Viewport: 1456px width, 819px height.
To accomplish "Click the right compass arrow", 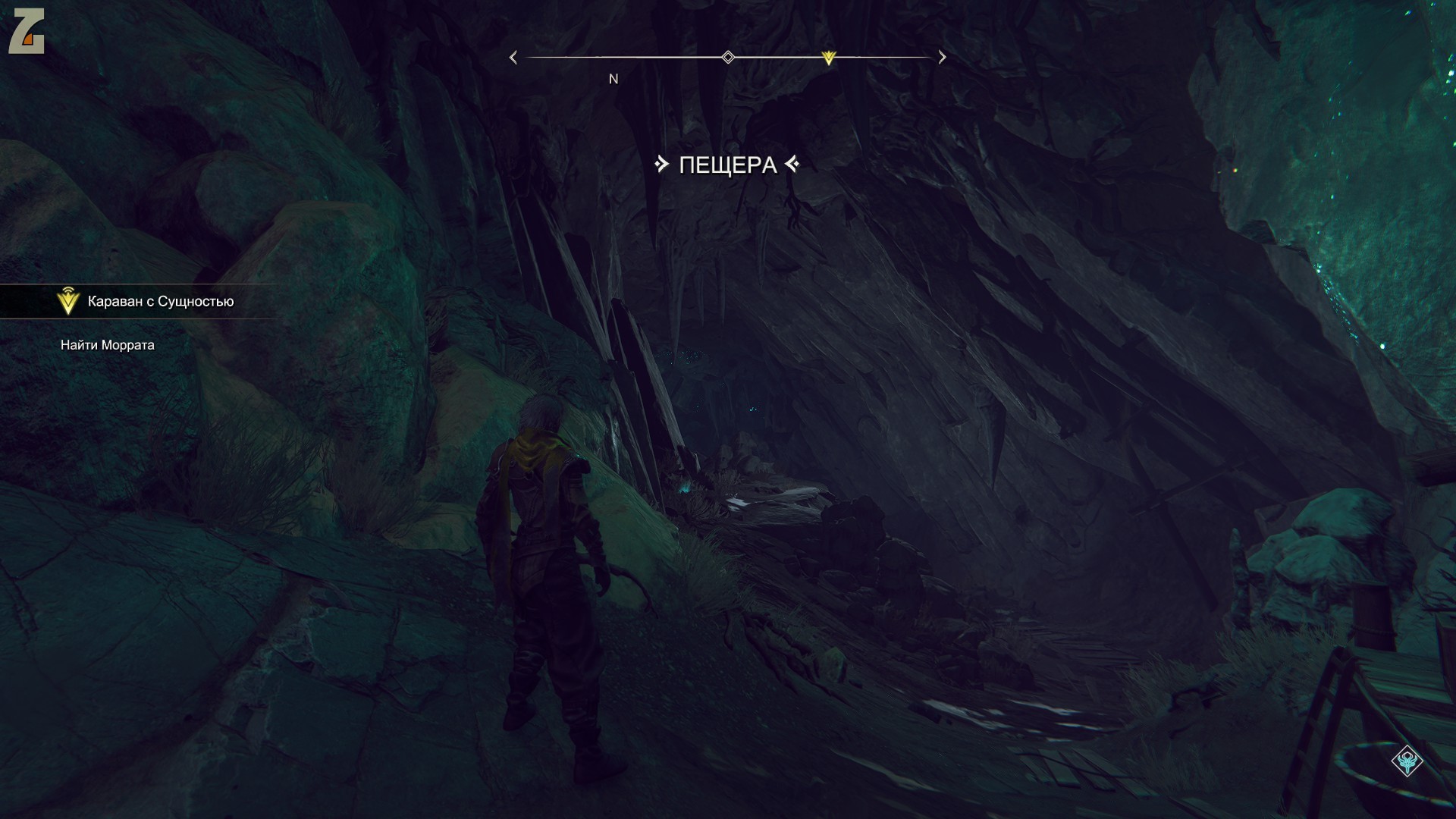I will click(942, 58).
